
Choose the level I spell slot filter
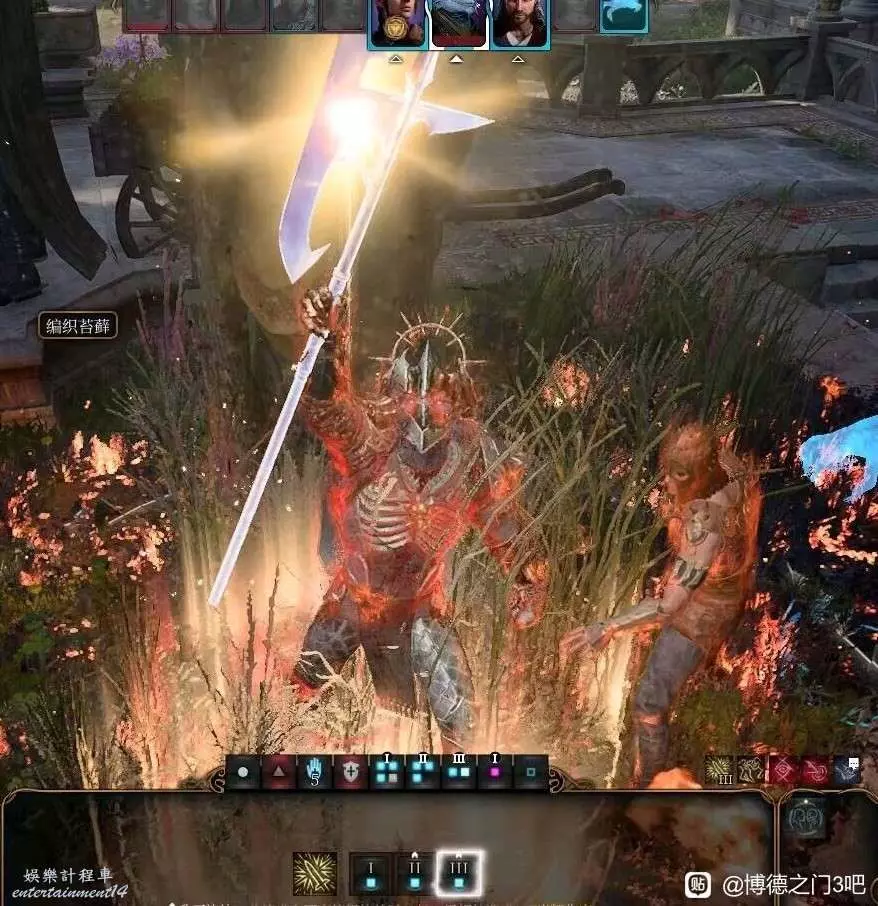[x=387, y=774]
